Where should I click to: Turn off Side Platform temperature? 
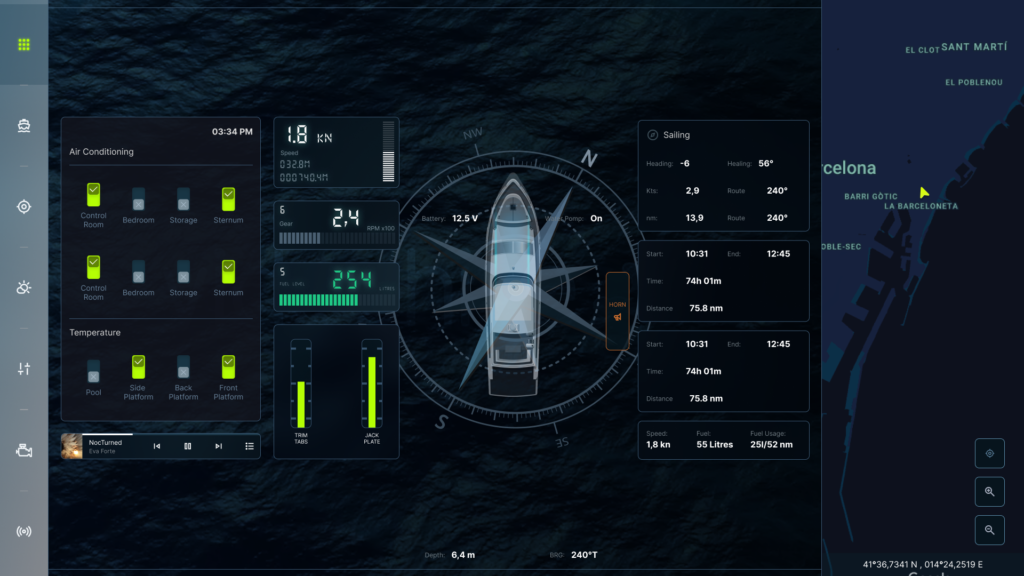[x=138, y=367]
